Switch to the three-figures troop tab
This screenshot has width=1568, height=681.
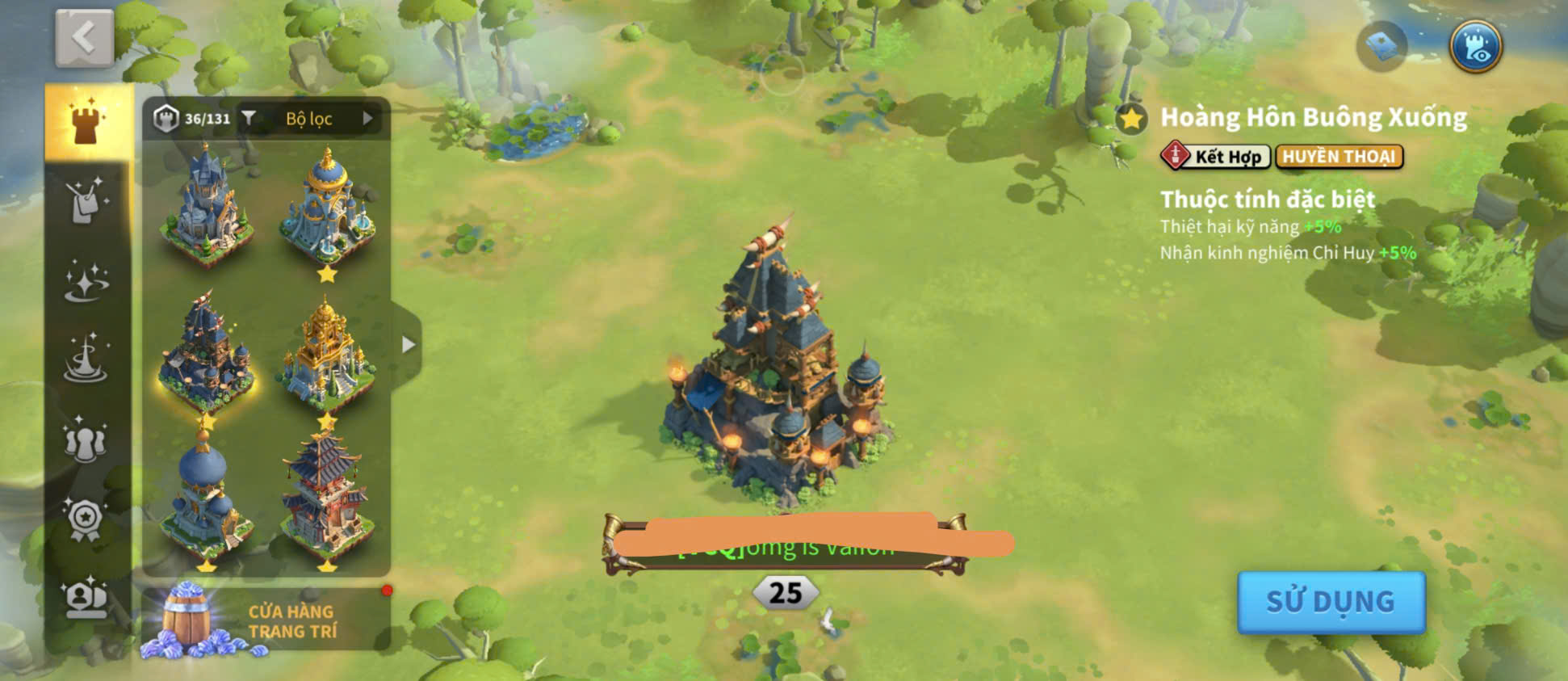point(86,440)
